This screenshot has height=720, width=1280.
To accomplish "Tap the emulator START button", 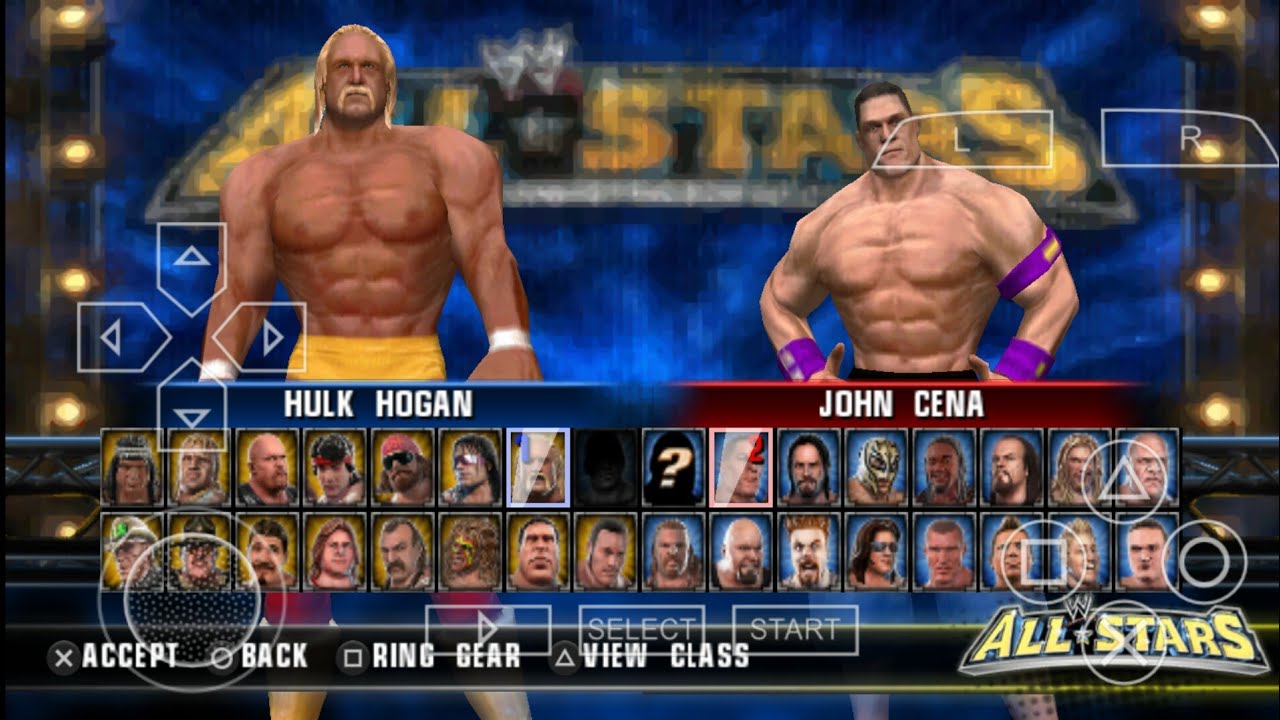I will click(x=795, y=630).
